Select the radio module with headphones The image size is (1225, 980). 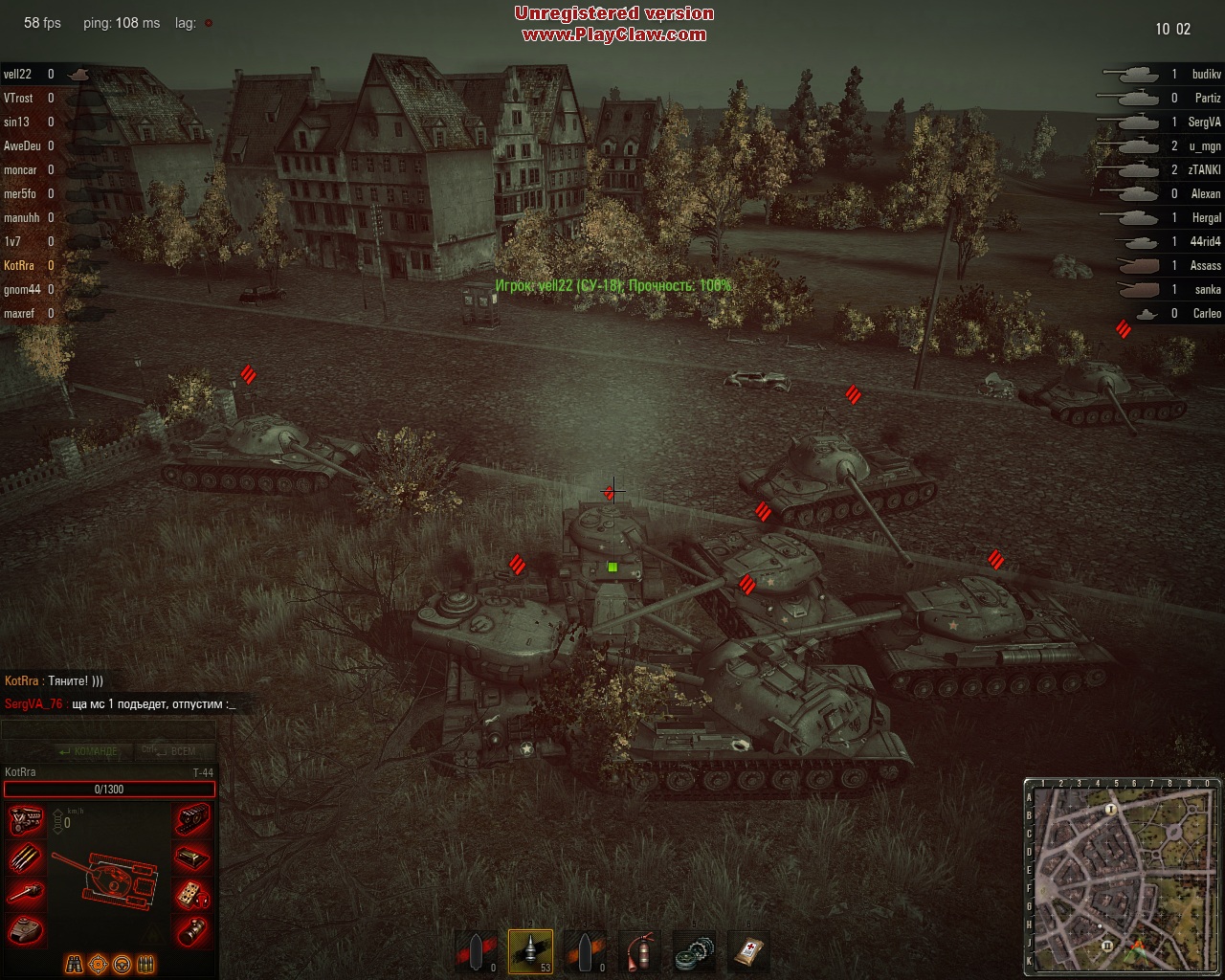coord(192,893)
